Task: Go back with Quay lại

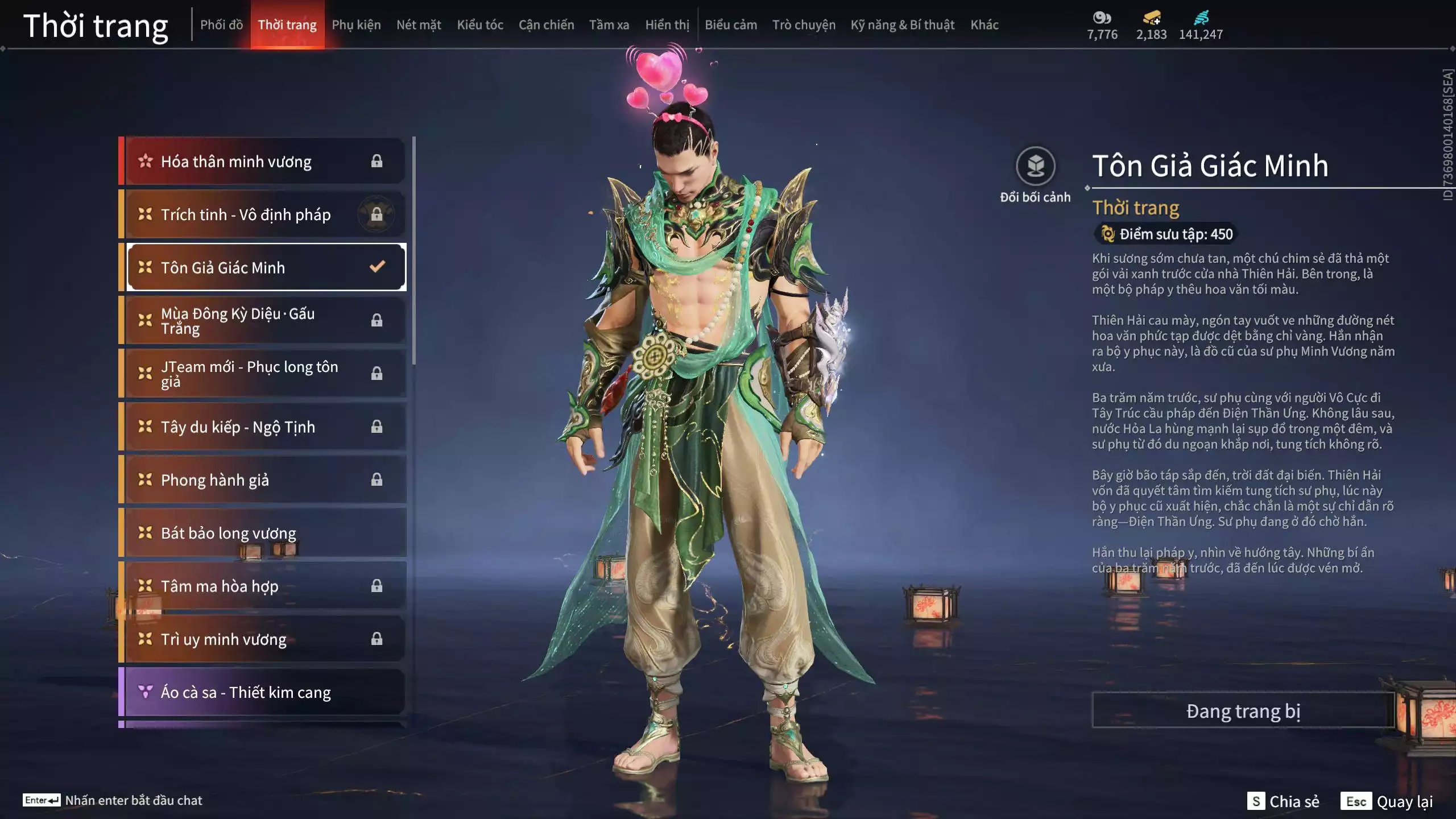Action: (1387, 801)
